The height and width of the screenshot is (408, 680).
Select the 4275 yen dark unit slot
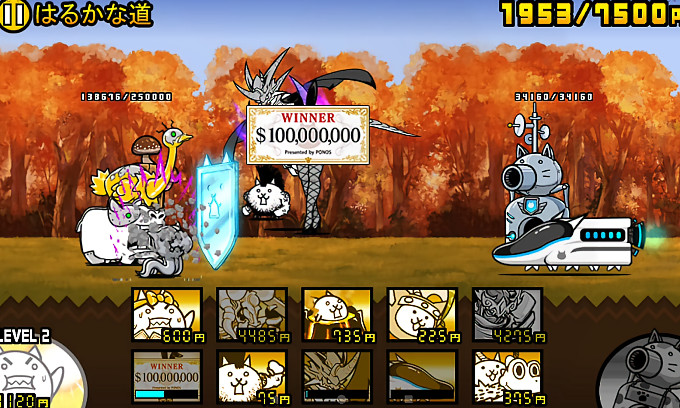[x=507, y=315]
